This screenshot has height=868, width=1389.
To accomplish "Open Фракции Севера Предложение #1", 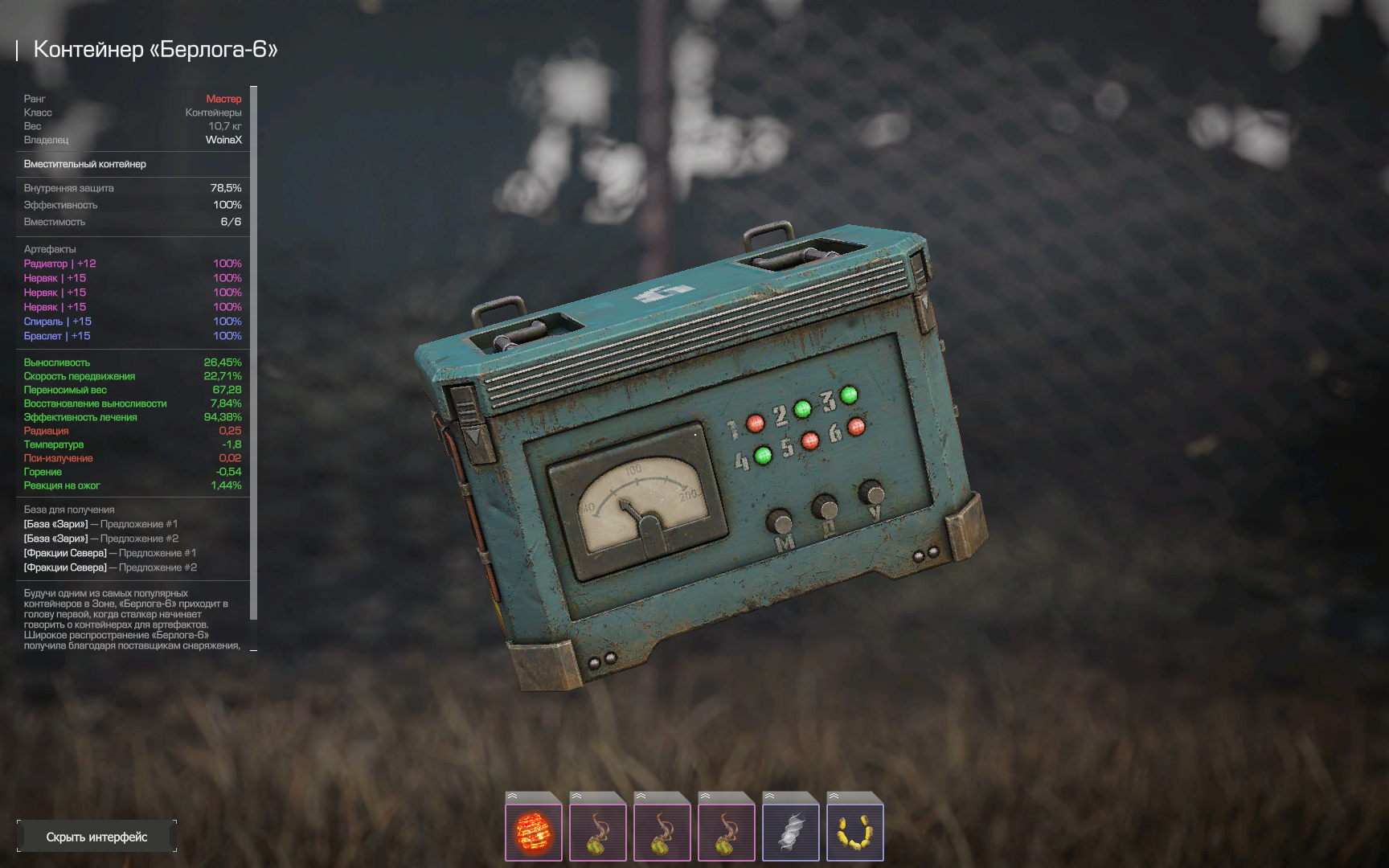I will 110,553.
